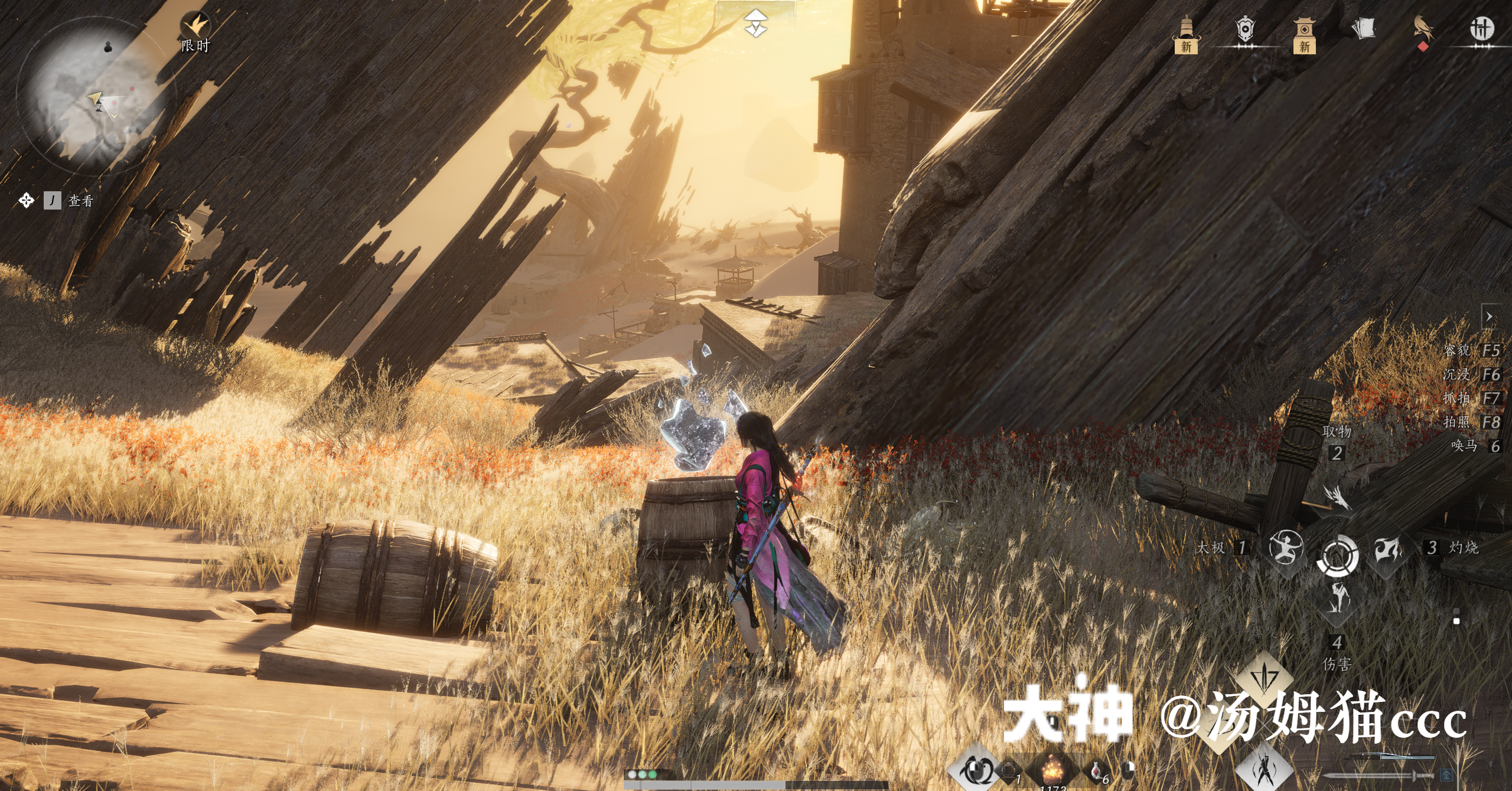Activate the 沉浸 immersion mode shortcut

(x=1471, y=375)
